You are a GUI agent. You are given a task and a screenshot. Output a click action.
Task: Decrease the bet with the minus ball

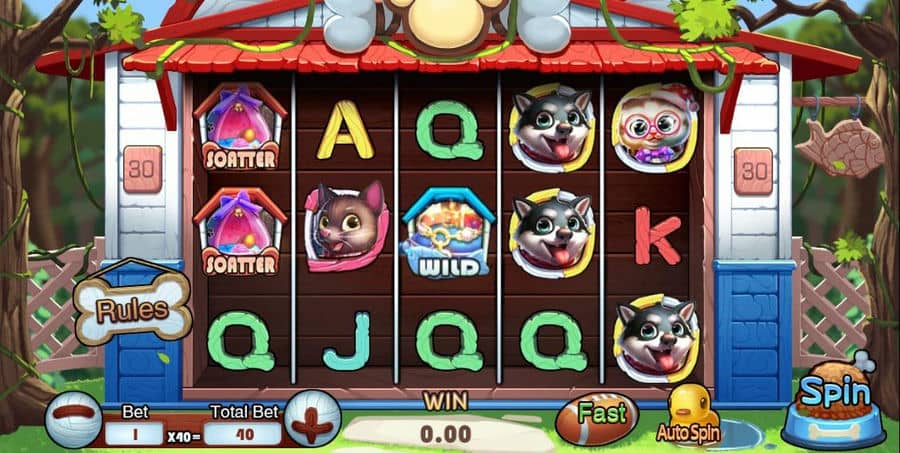[x=73, y=418]
